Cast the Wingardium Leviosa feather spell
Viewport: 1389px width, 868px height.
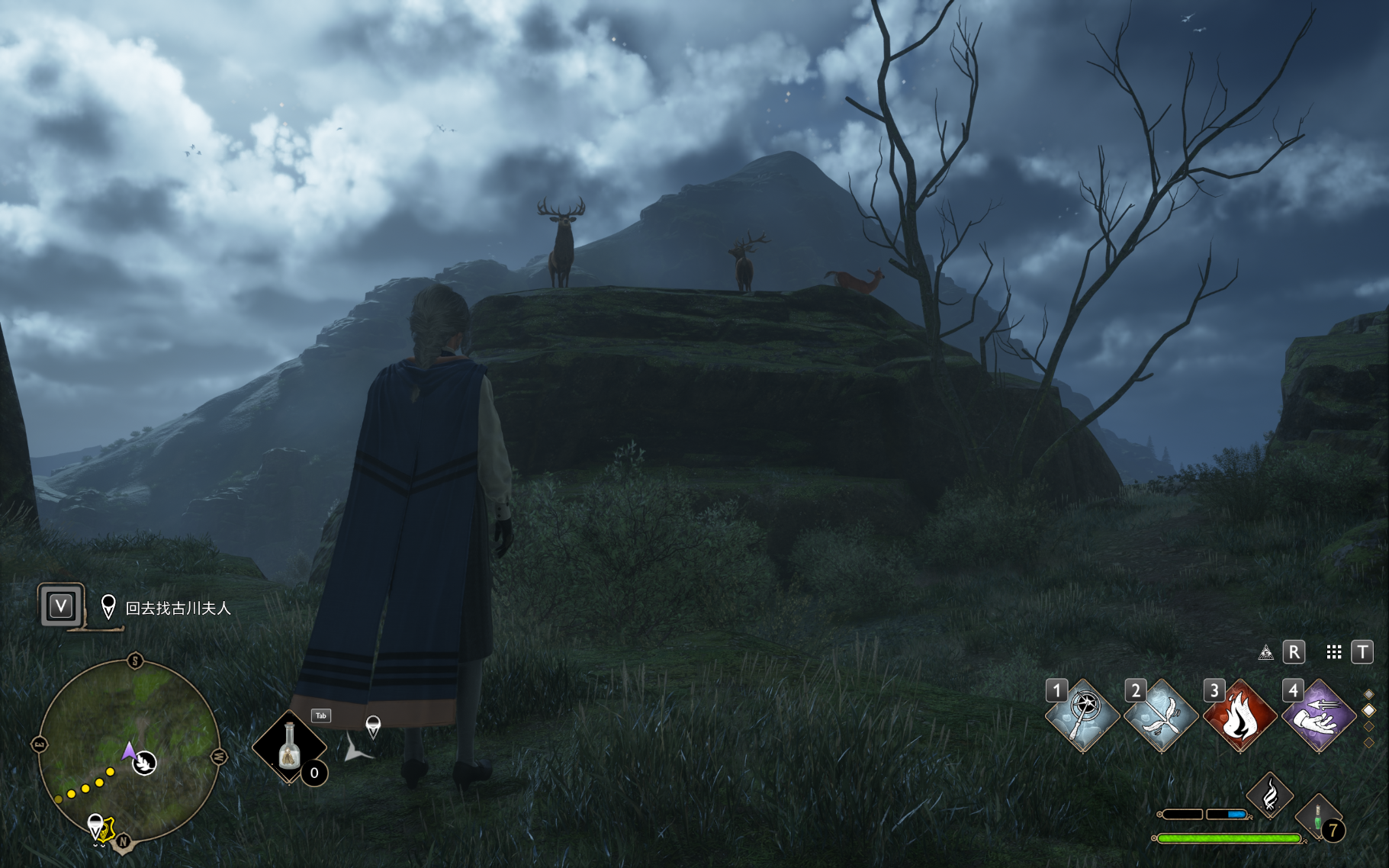click(1161, 715)
